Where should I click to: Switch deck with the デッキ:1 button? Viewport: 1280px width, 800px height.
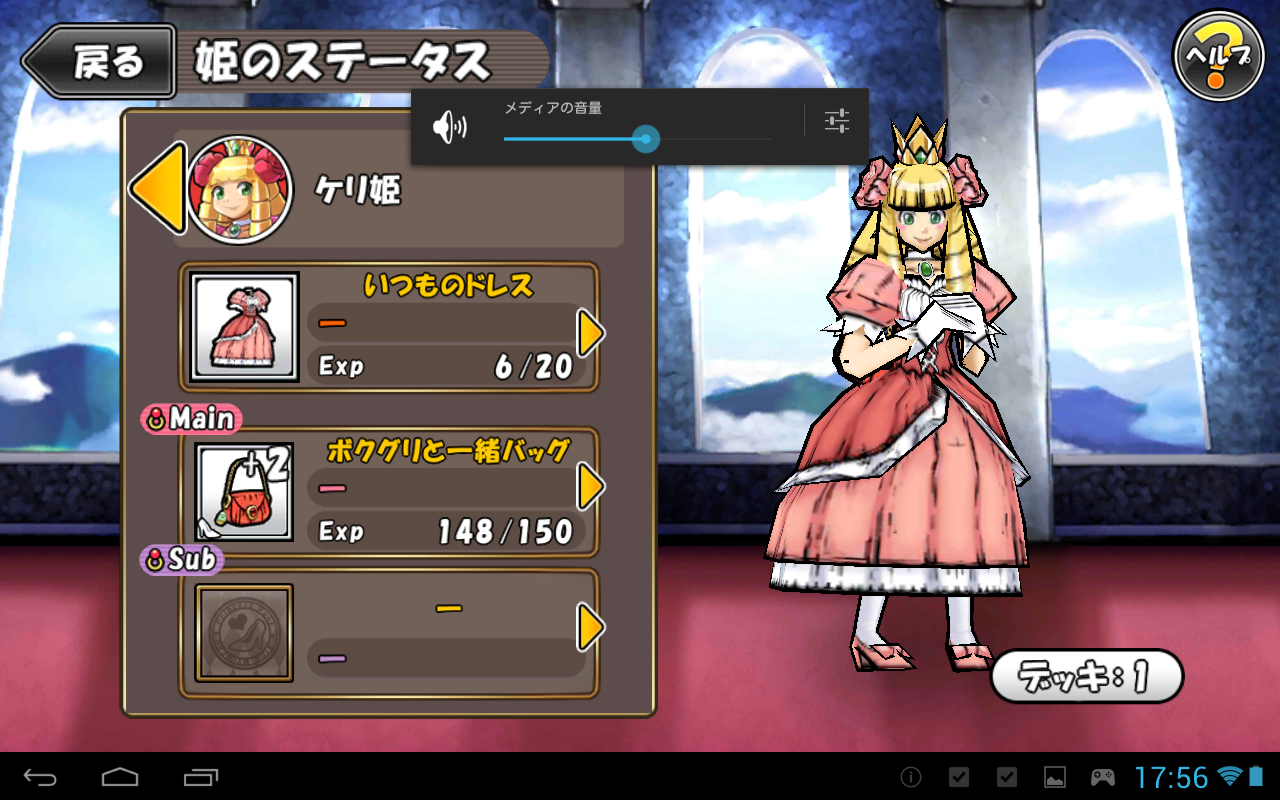click(1086, 677)
